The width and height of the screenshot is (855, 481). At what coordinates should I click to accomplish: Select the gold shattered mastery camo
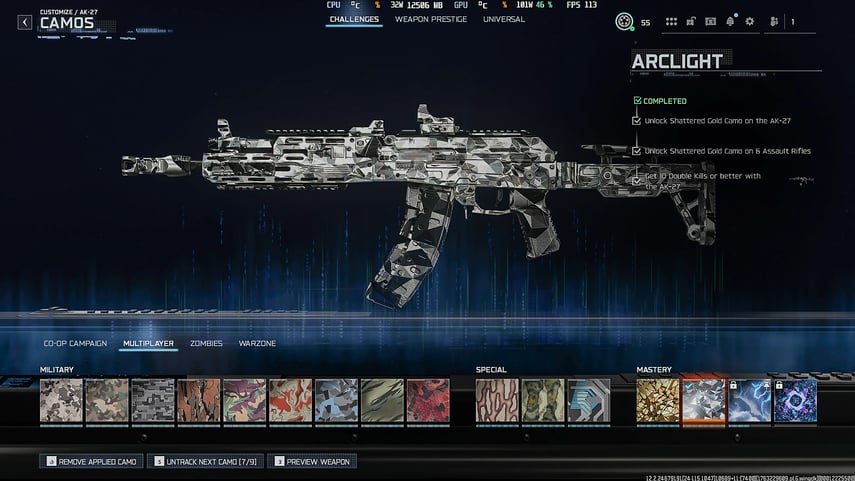(x=658, y=400)
